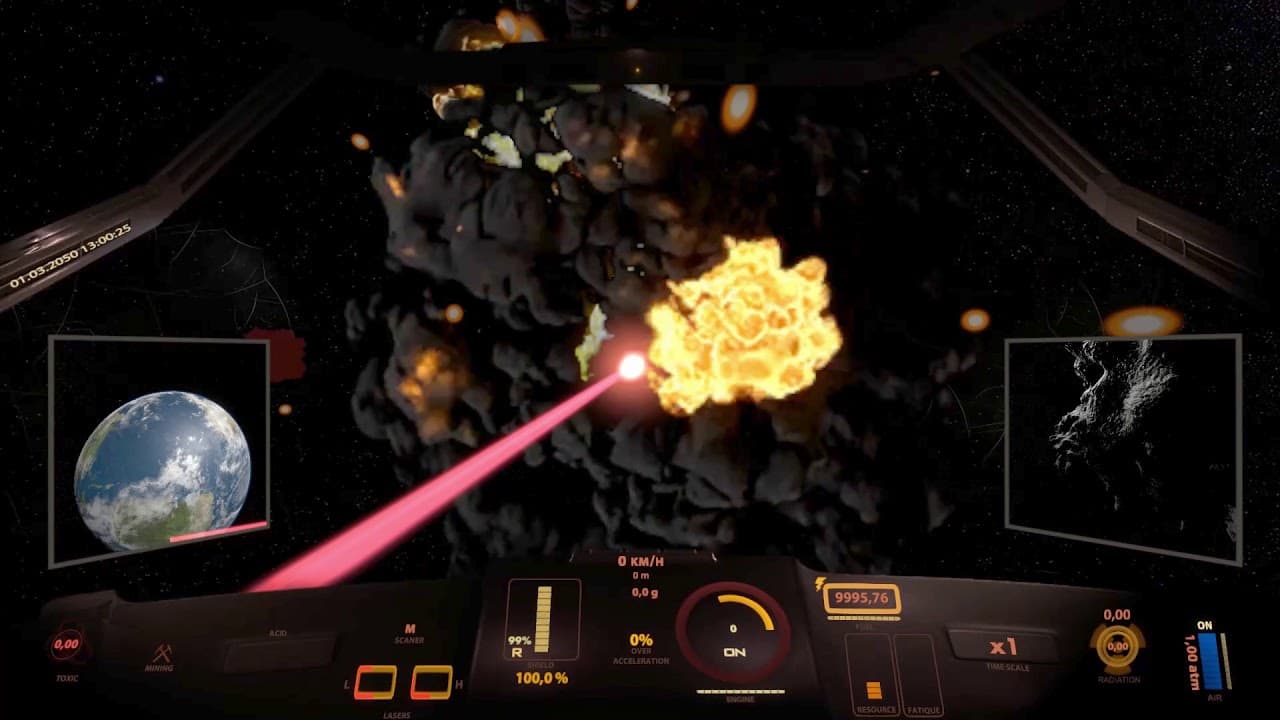The height and width of the screenshot is (720, 1280).
Task: Open the asteroid scan monitor
Action: pos(1122,447)
